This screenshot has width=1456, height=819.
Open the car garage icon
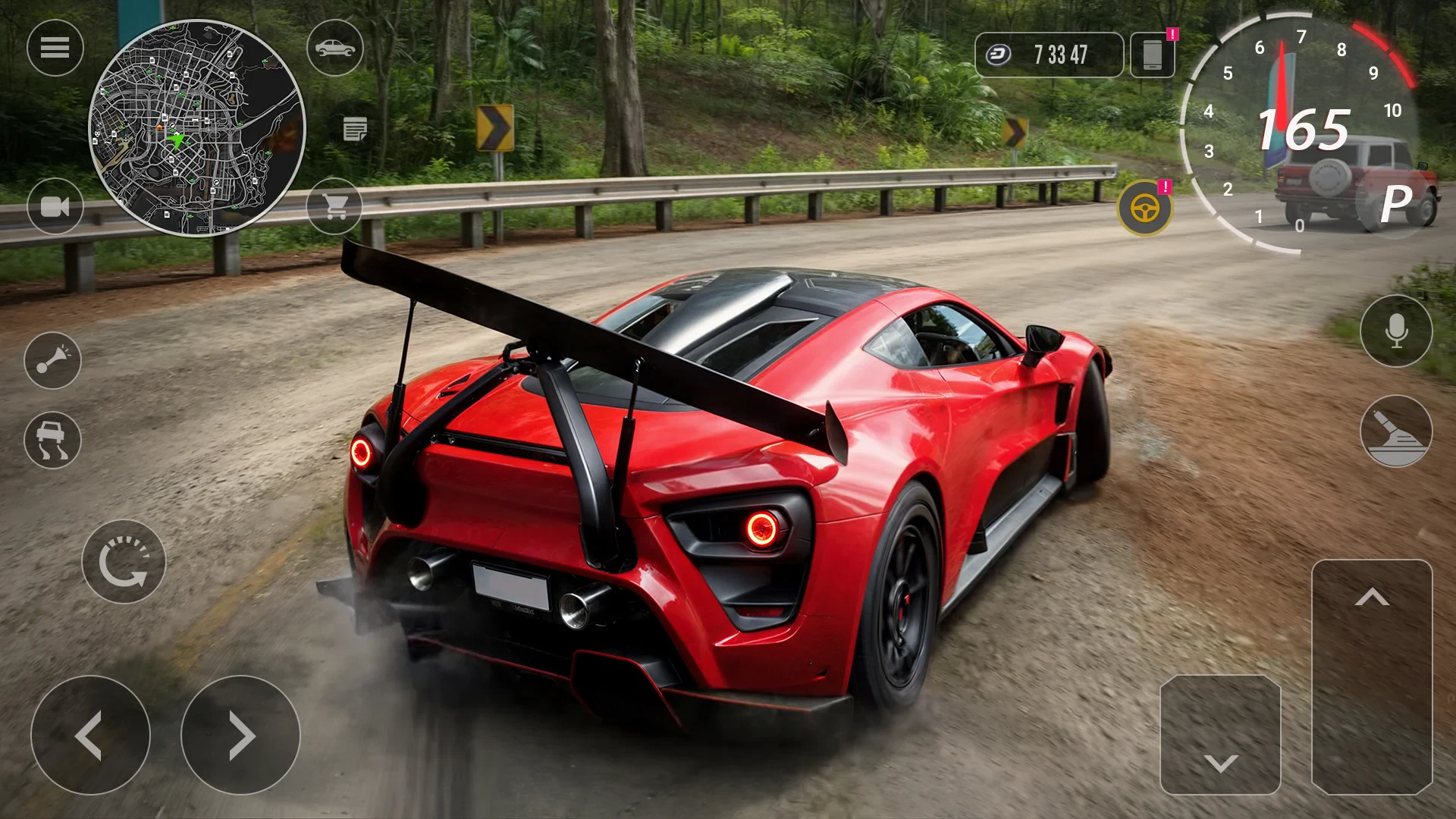pyautogui.click(x=334, y=48)
